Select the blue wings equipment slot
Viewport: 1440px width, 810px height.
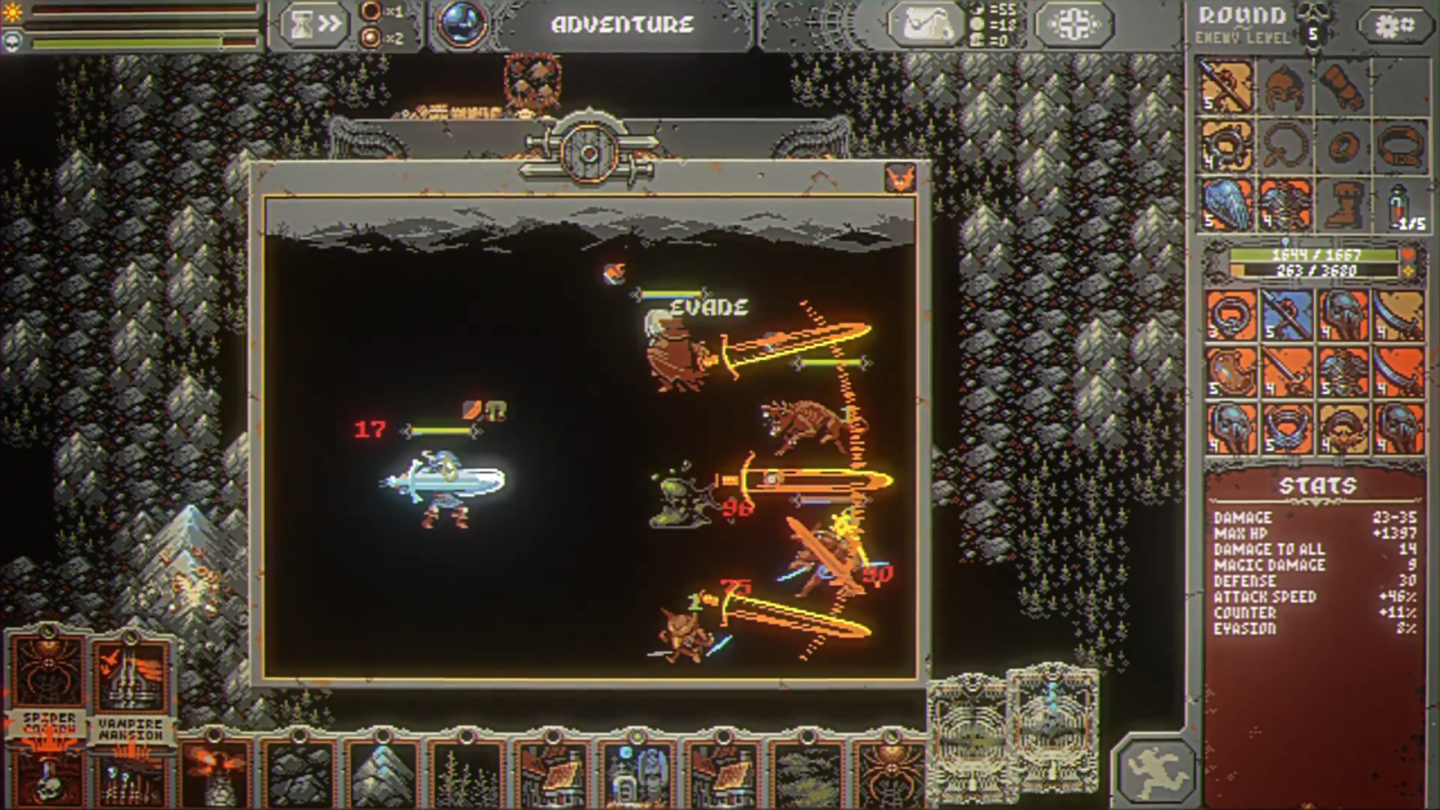pyautogui.click(x=1226, y=206)
